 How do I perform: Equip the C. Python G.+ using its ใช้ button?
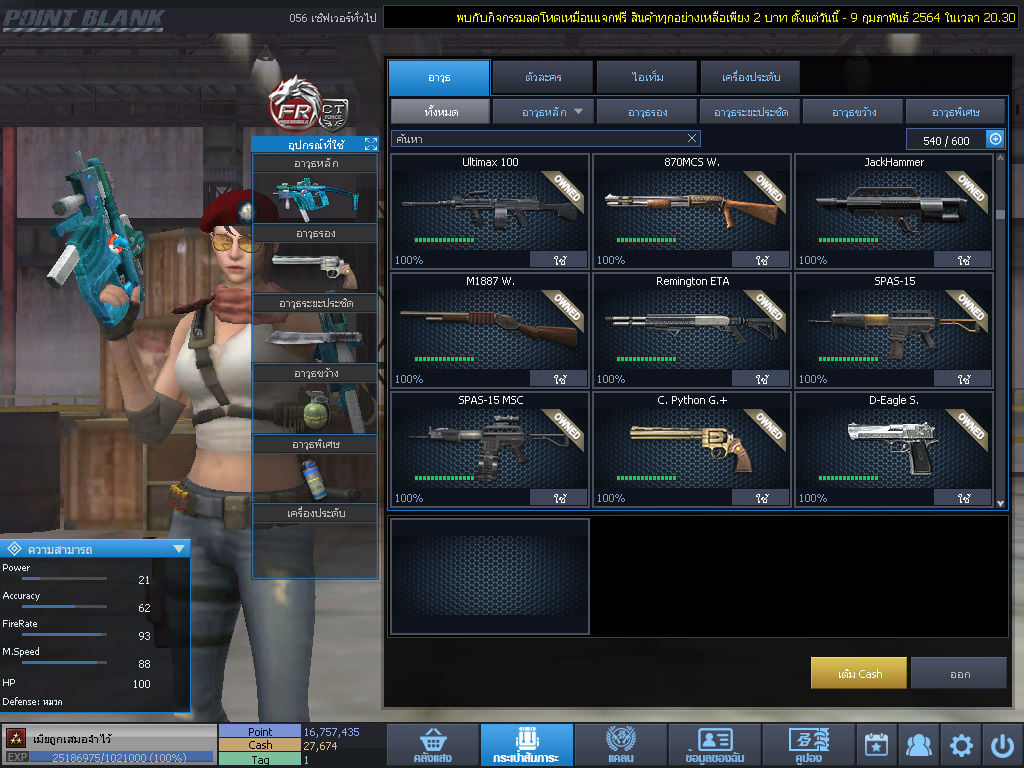coord(761,497)
